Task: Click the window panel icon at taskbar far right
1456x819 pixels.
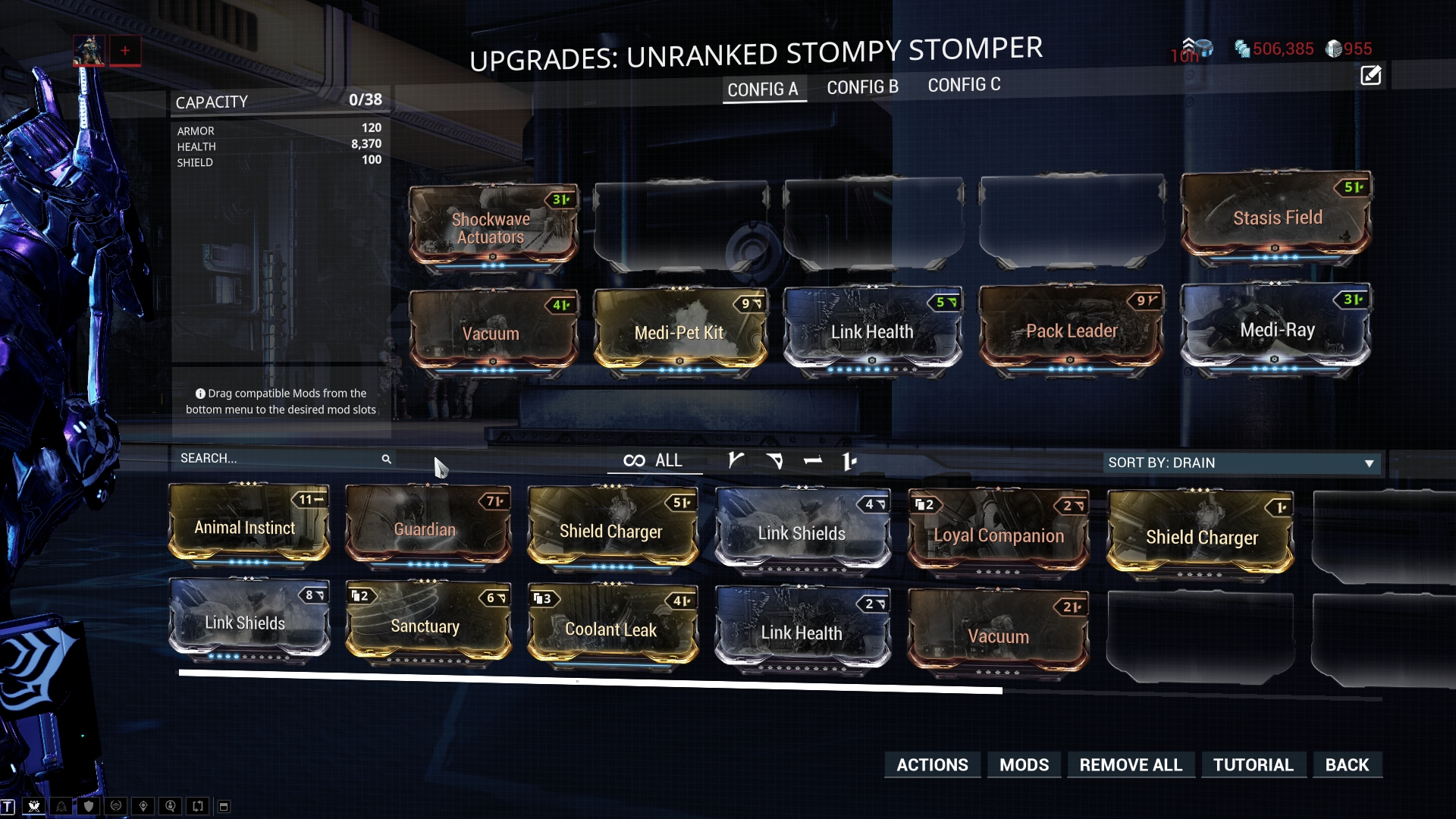Action: click(x=224, y=806)
